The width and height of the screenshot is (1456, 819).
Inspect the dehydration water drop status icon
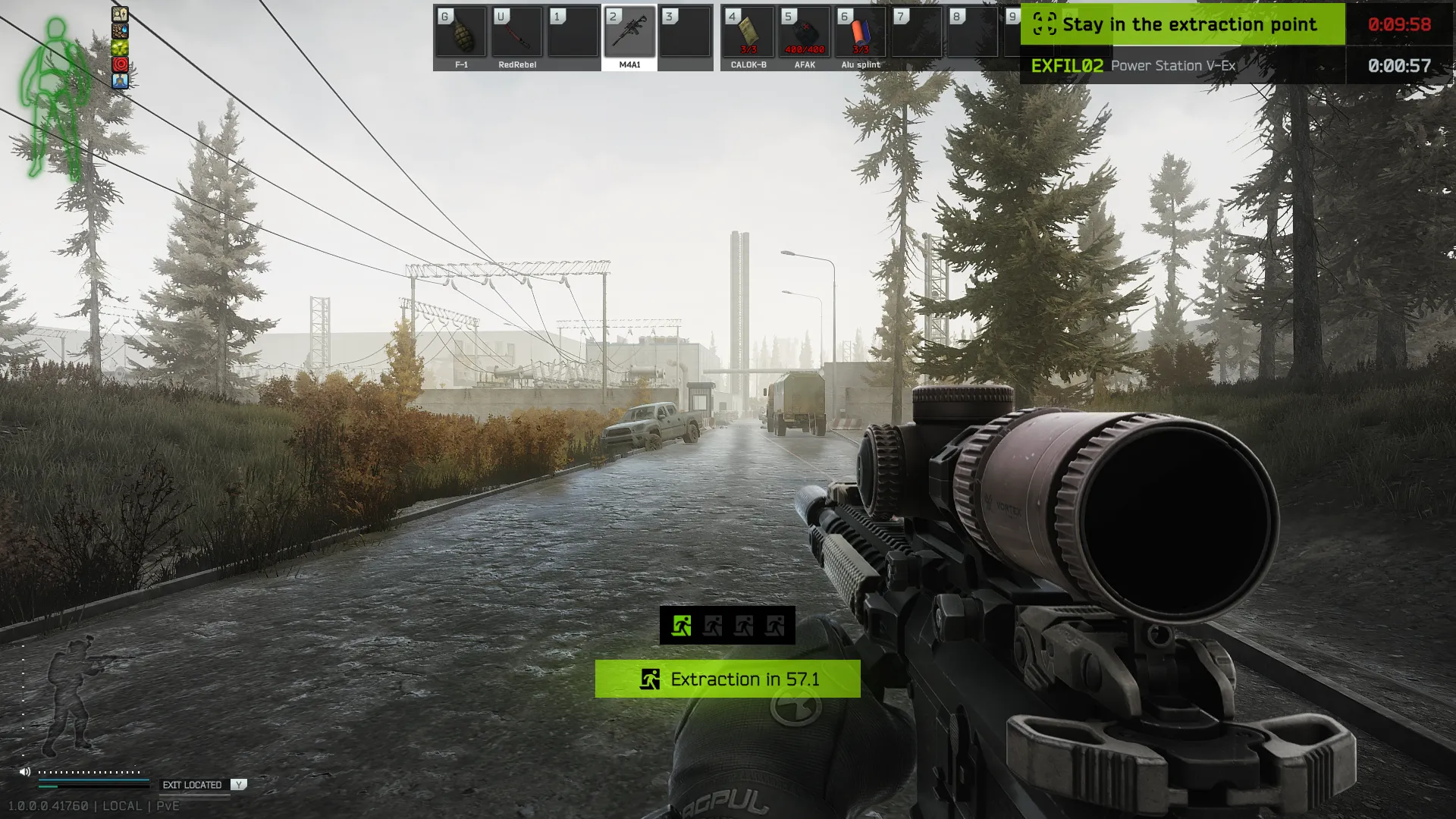[x=120, y=31]
